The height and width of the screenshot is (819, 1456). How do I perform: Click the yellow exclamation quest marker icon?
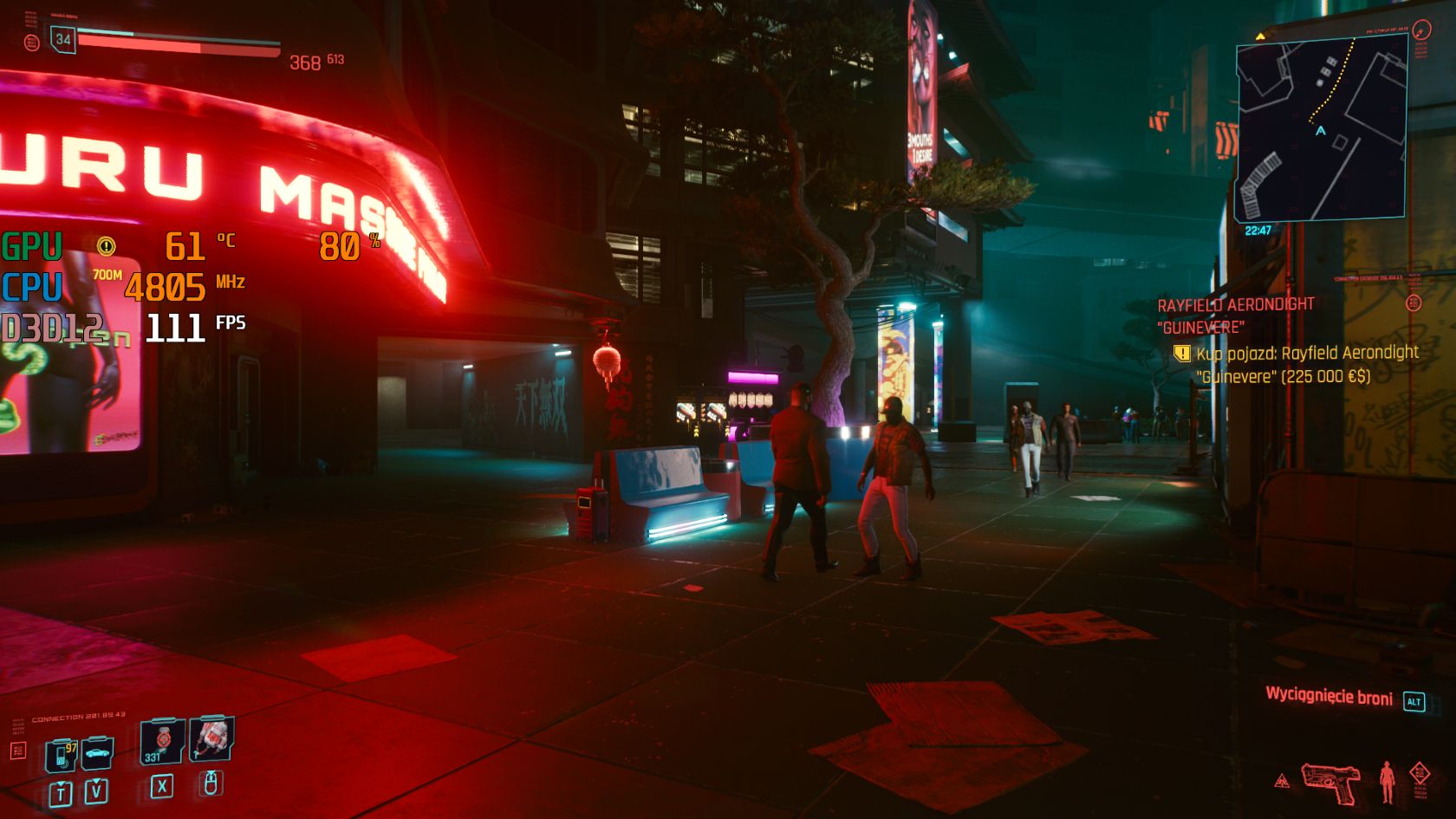[1181, 354]
